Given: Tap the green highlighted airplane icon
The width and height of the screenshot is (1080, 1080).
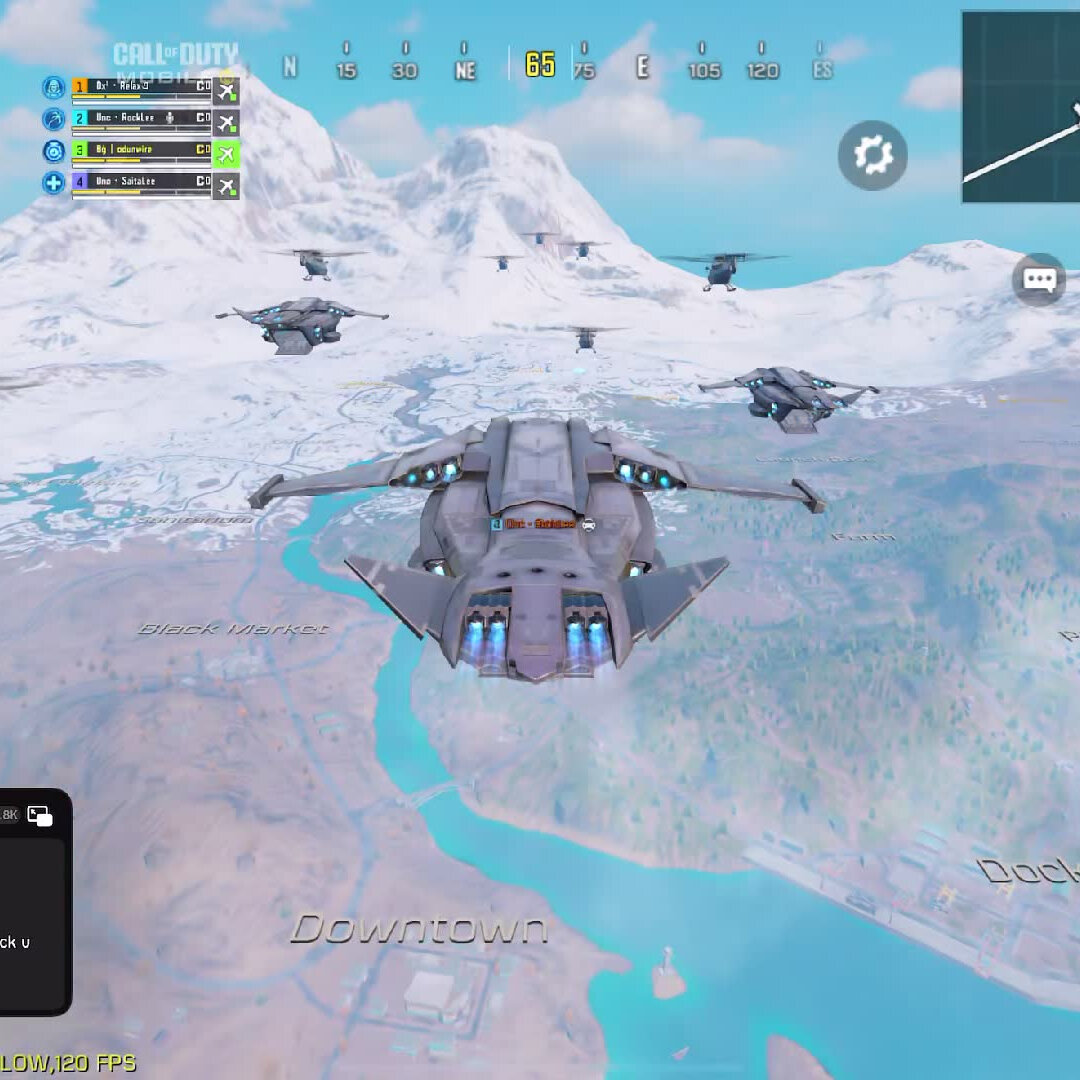Looking at the screenshot, I should (x=226, y=153).
